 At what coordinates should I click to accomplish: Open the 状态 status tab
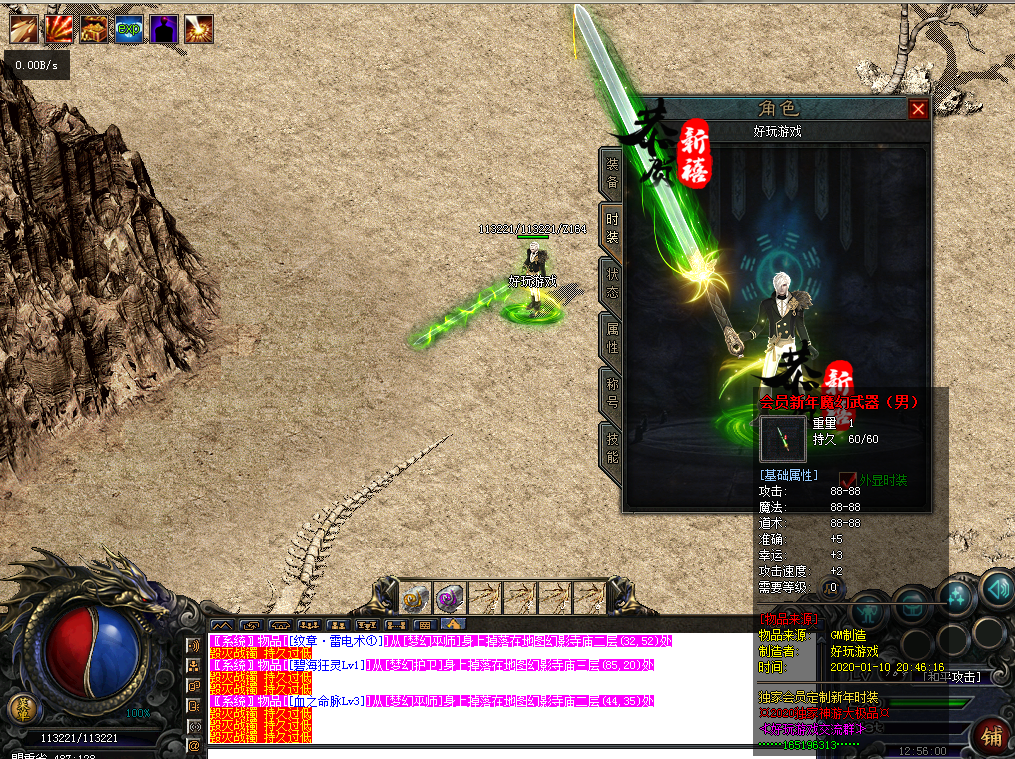(611, 282)
